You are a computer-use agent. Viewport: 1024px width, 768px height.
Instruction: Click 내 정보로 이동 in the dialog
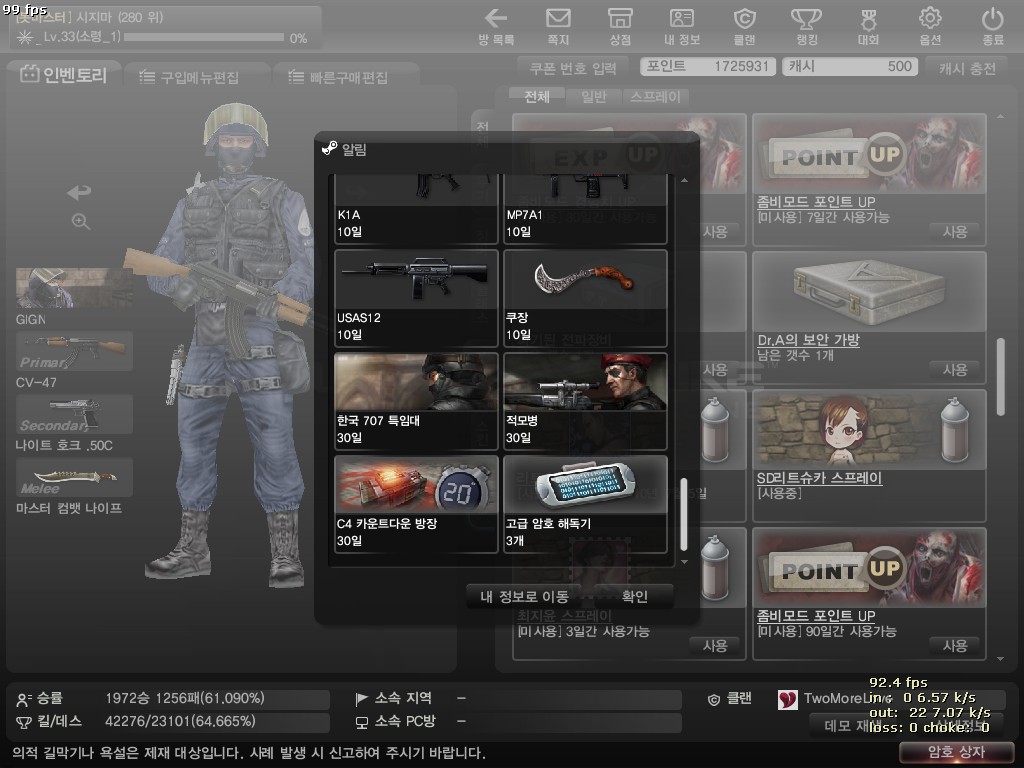[x=524, y=597]
